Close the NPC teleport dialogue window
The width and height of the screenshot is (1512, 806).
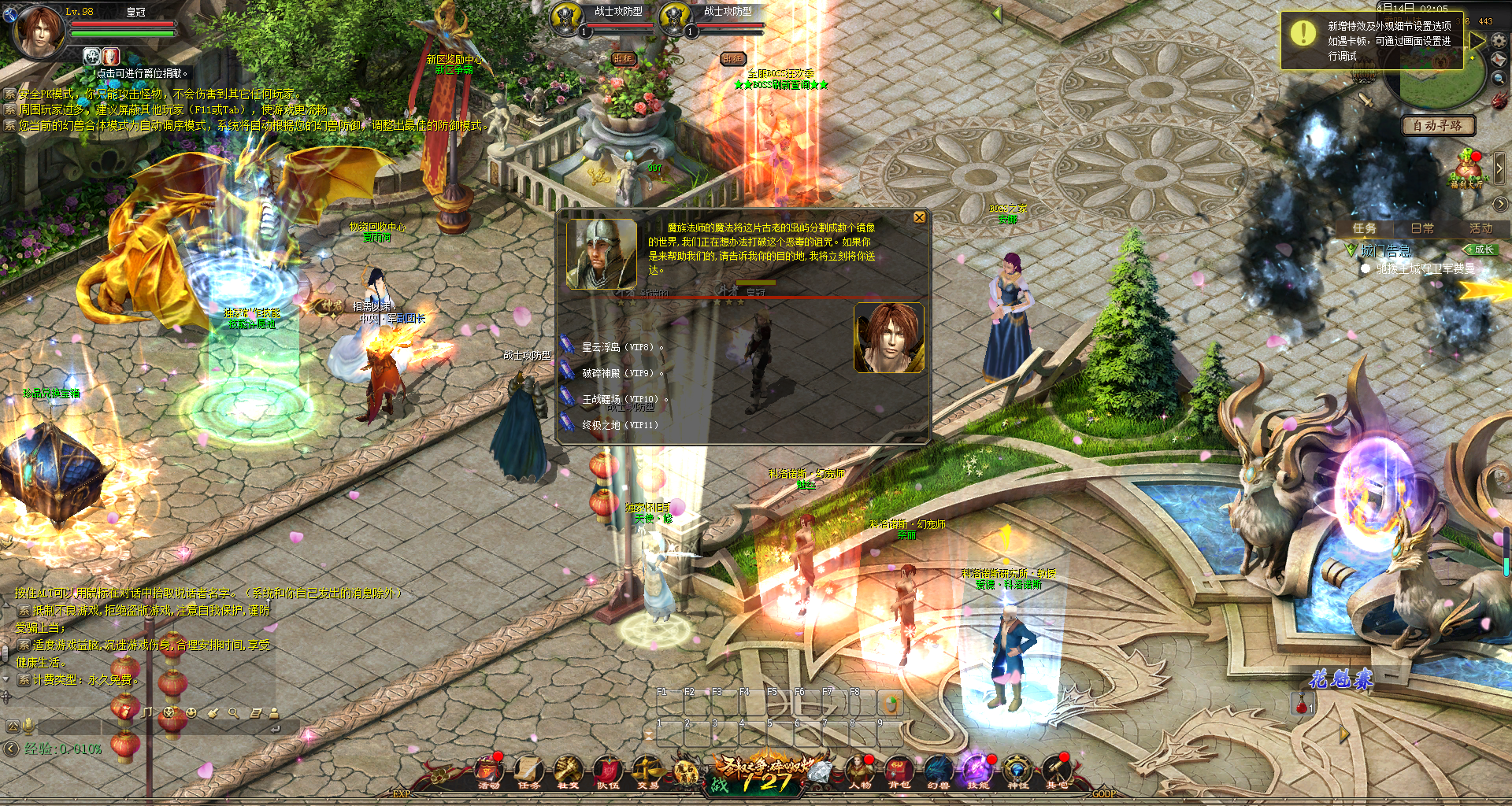pyautogui.click(x=919, y=217)
